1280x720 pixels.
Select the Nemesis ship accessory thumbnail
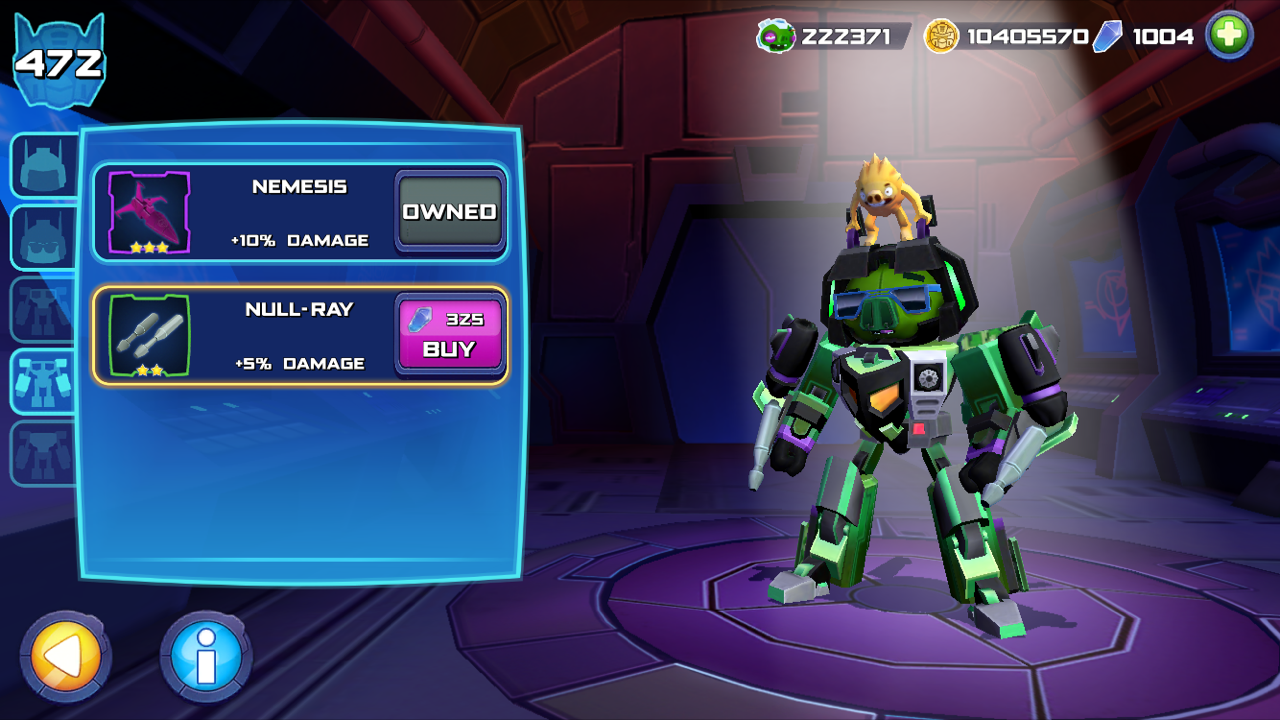149,212
